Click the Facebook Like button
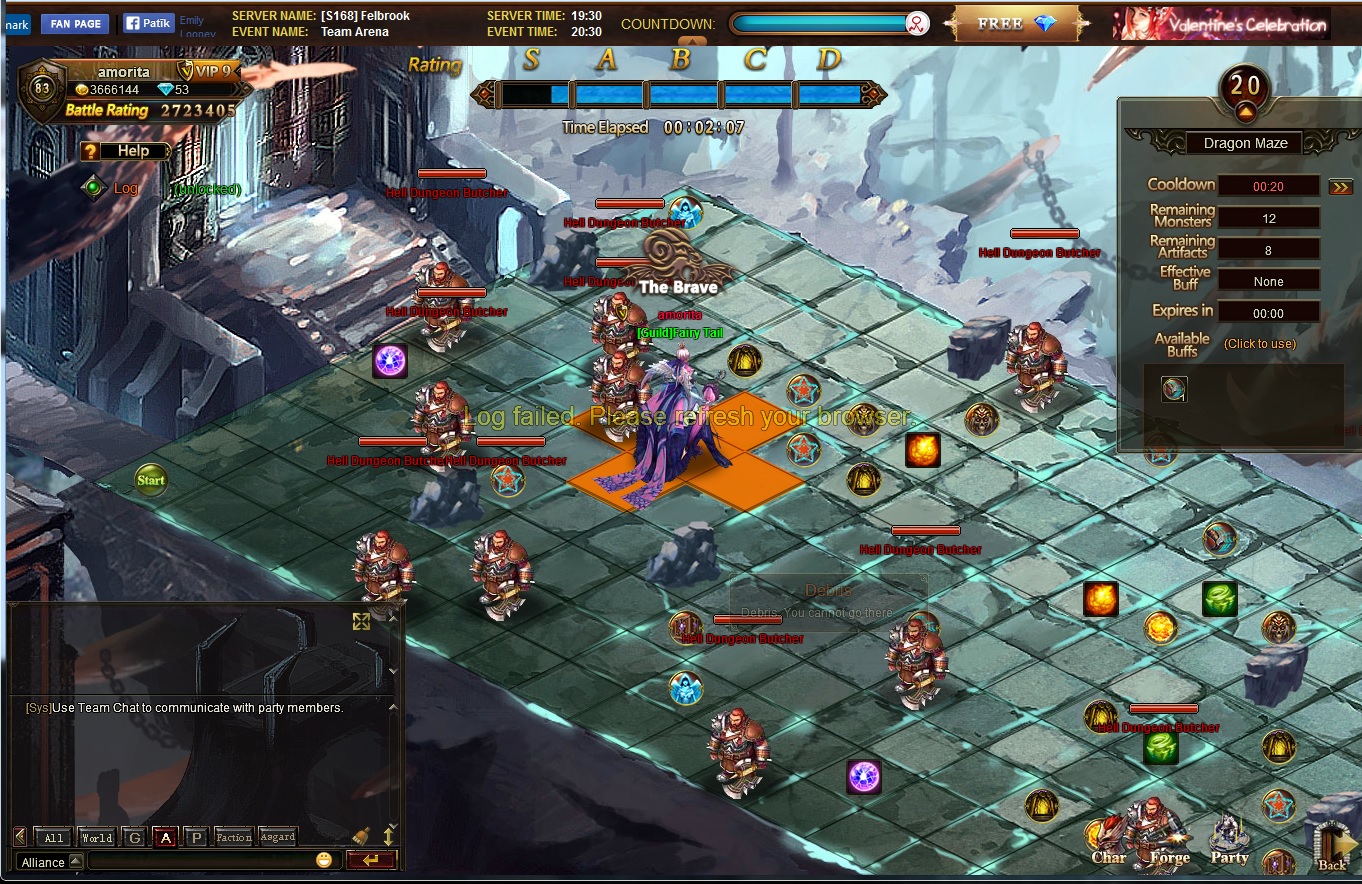 click(x=149, y=23)
